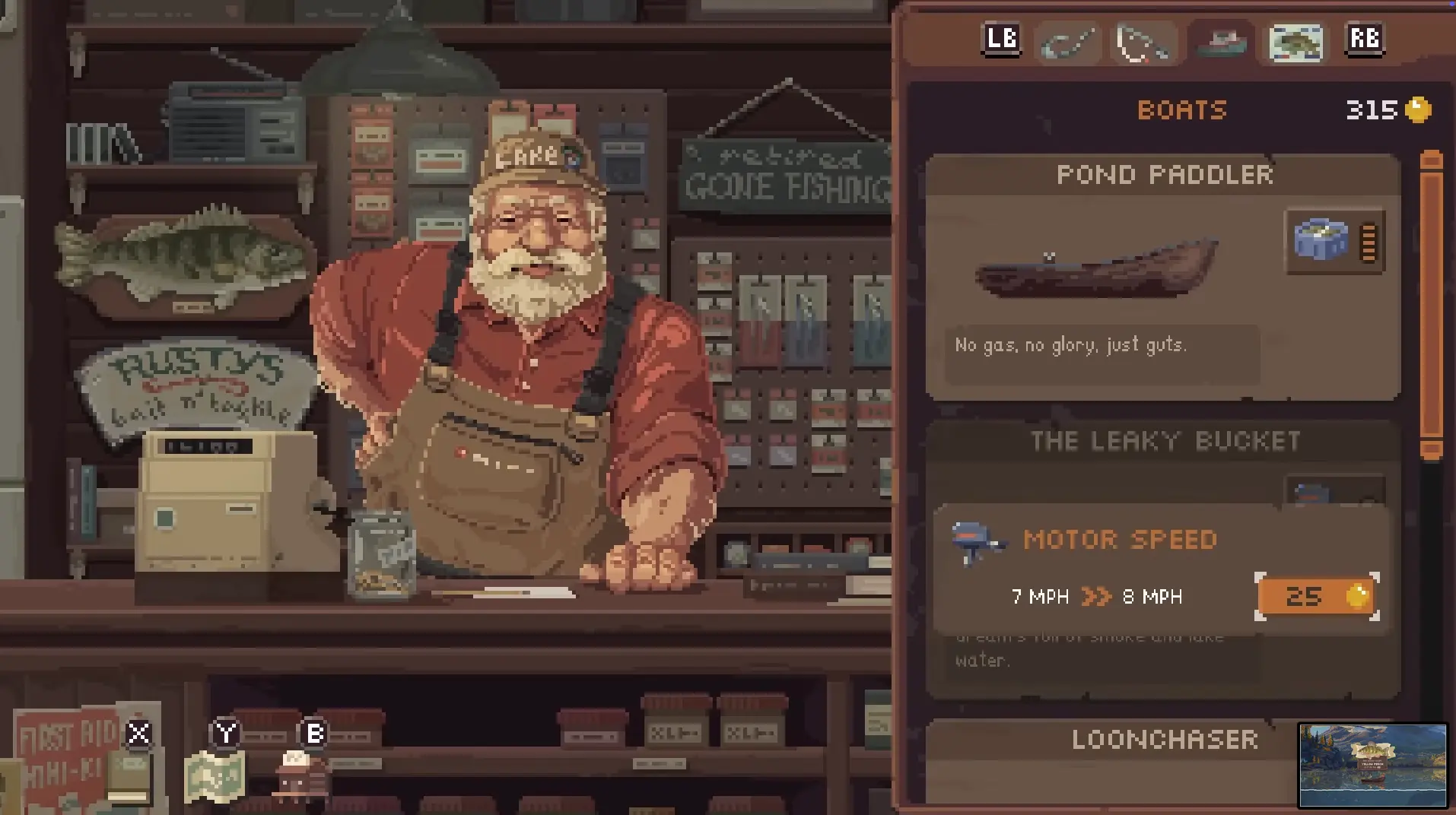The width and height of the screenshot is (1456, 815).
Task: Click the log cabin icon to leave shop
Action: pos(301,777)
